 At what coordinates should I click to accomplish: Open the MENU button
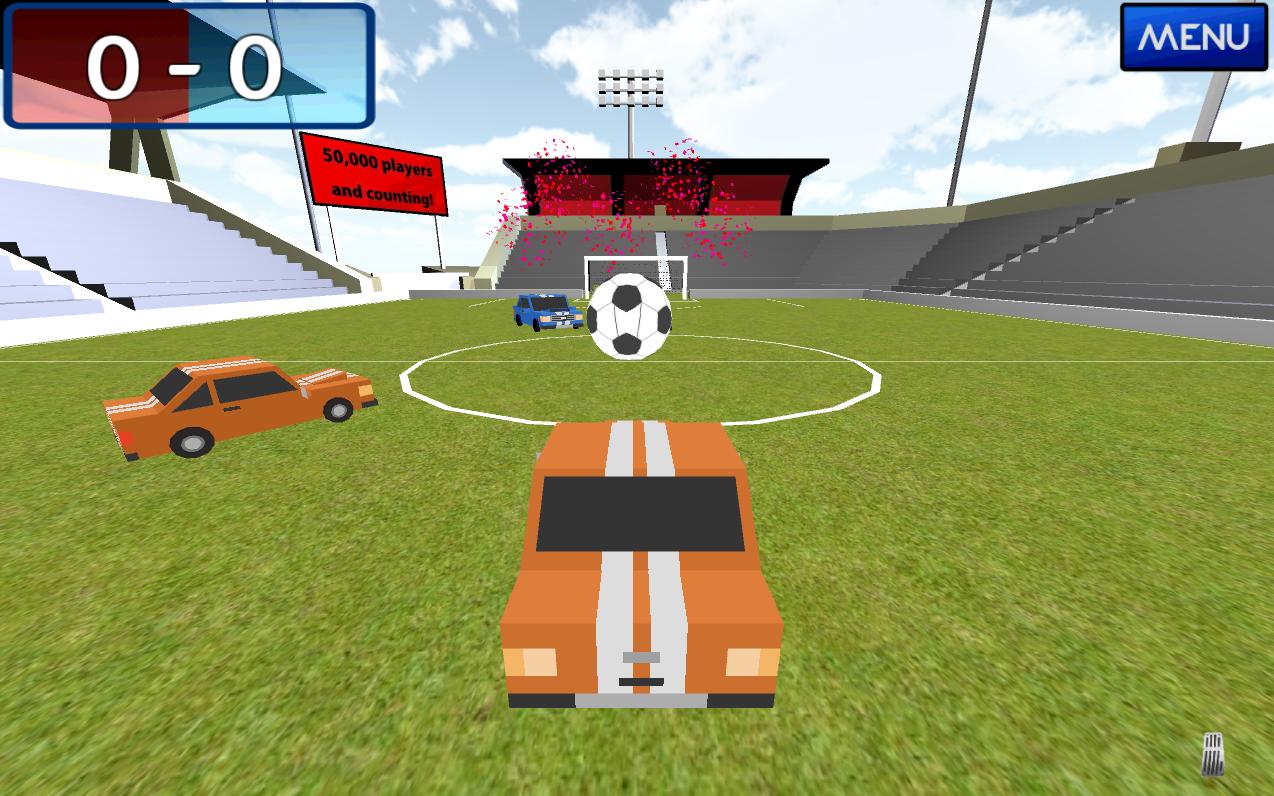[x=1194, y=37]
